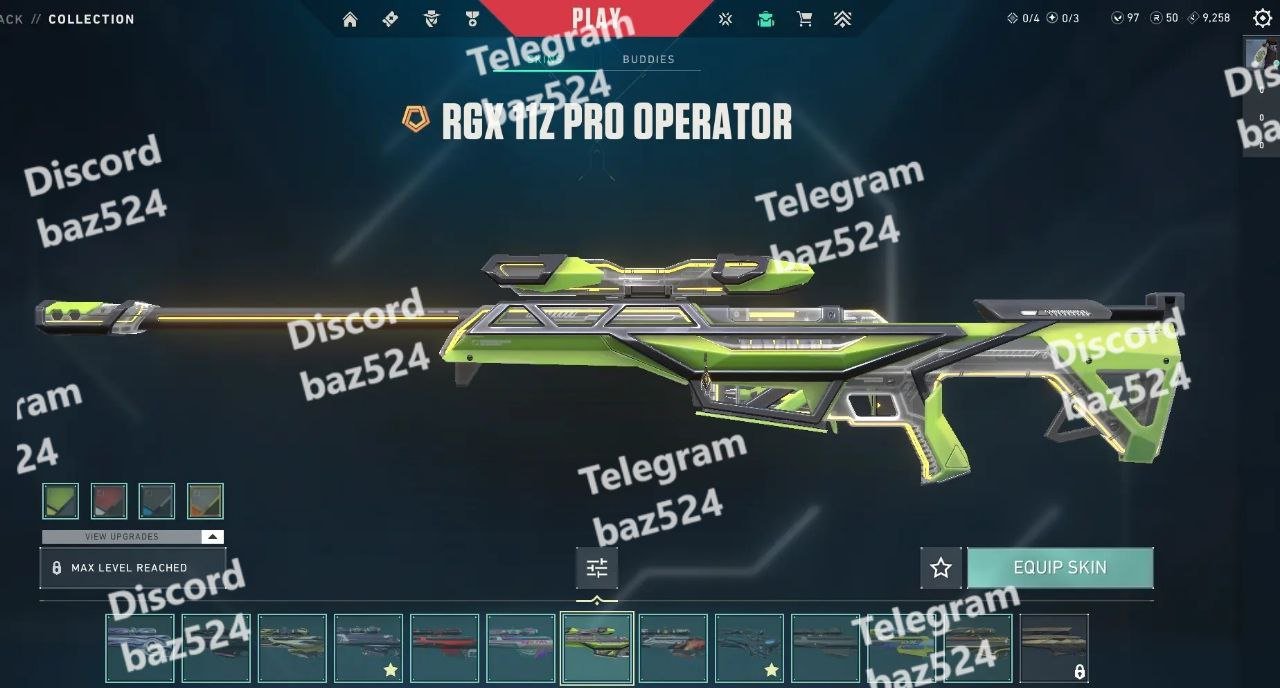Open the Settings gear icon
1280x688 pixels.
point(1262,18)
